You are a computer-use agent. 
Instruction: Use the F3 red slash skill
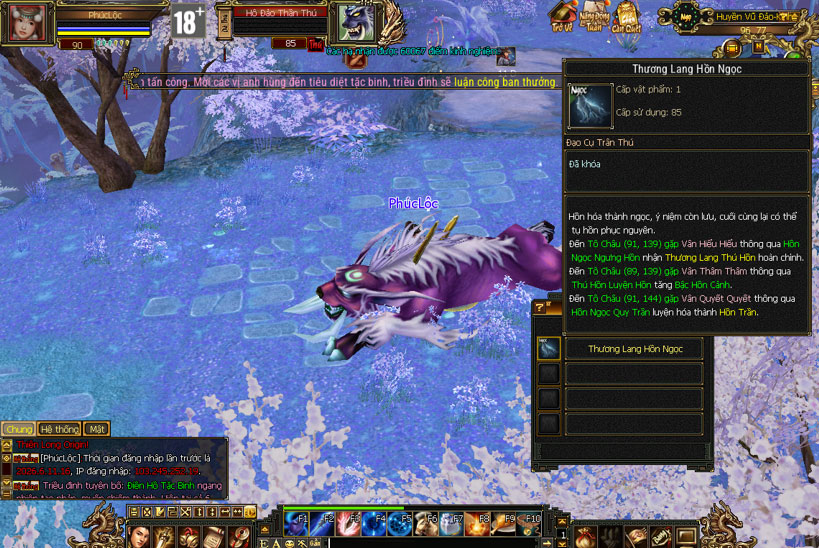pyautogui.click(x=348, y=520)
